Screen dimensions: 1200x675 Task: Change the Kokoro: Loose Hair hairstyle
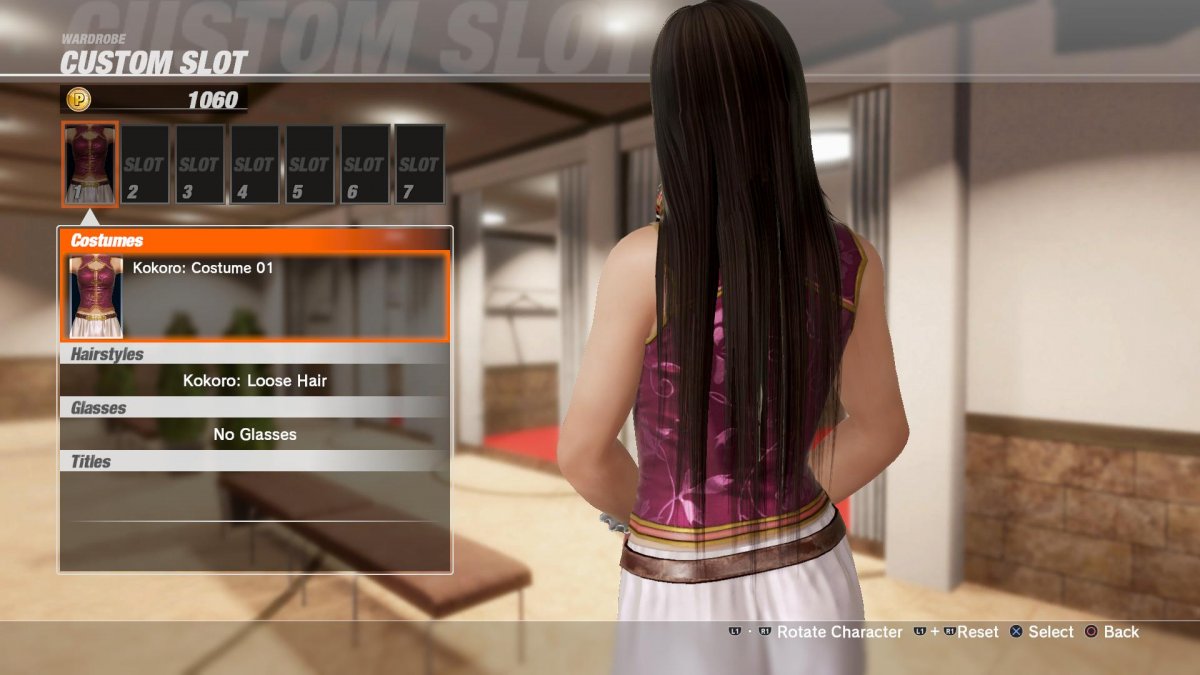point(255,381)
